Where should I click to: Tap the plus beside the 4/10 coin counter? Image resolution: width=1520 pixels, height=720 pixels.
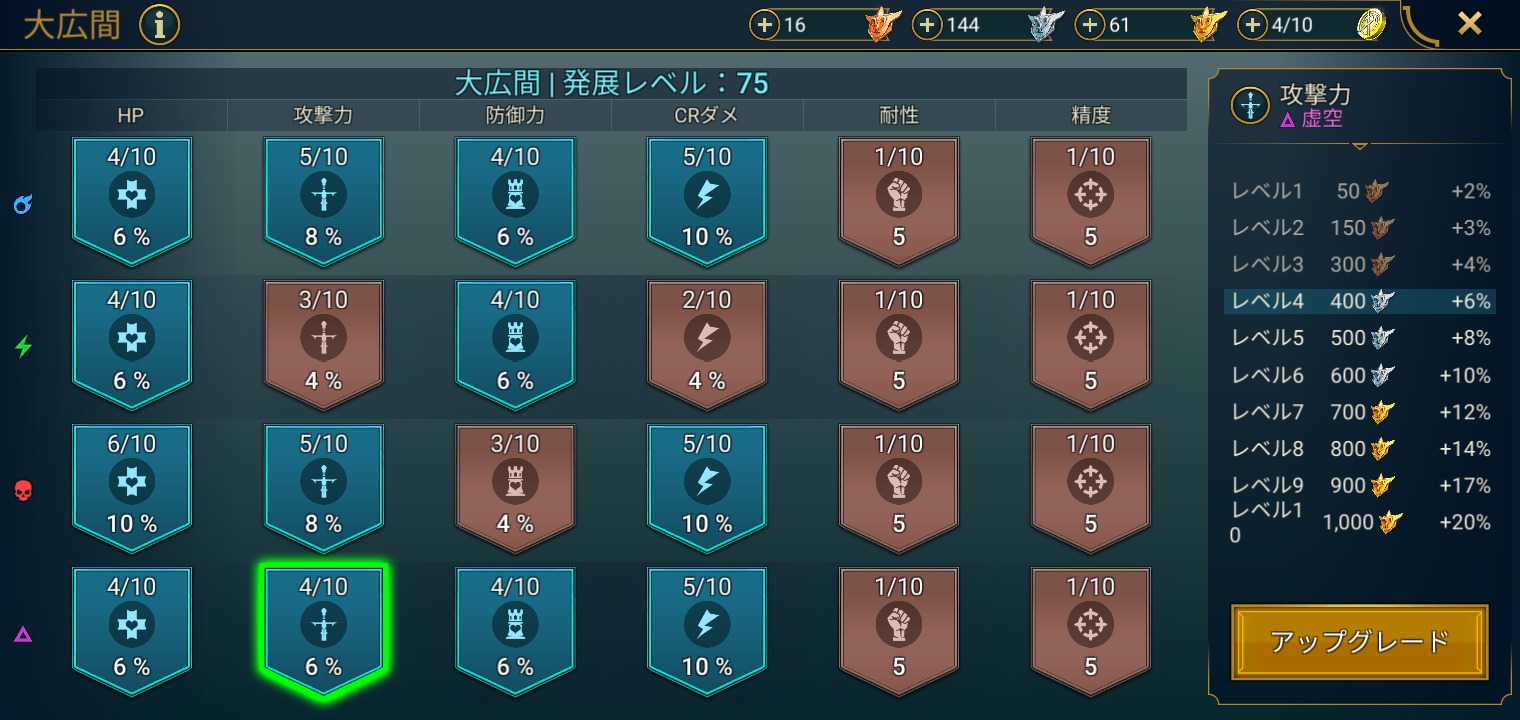point(1253,25)
